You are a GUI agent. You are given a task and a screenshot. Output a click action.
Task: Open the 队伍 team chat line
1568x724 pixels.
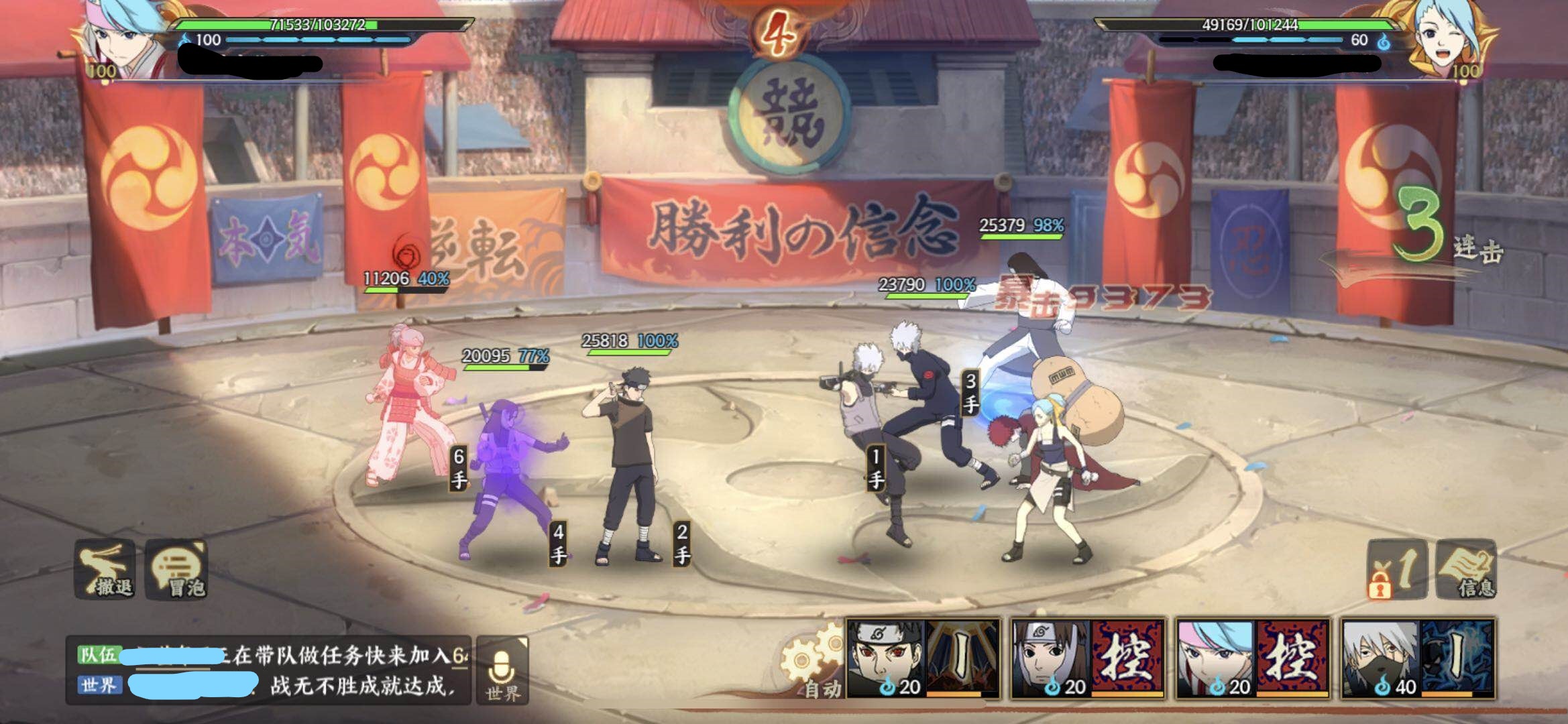click(268, 655)
